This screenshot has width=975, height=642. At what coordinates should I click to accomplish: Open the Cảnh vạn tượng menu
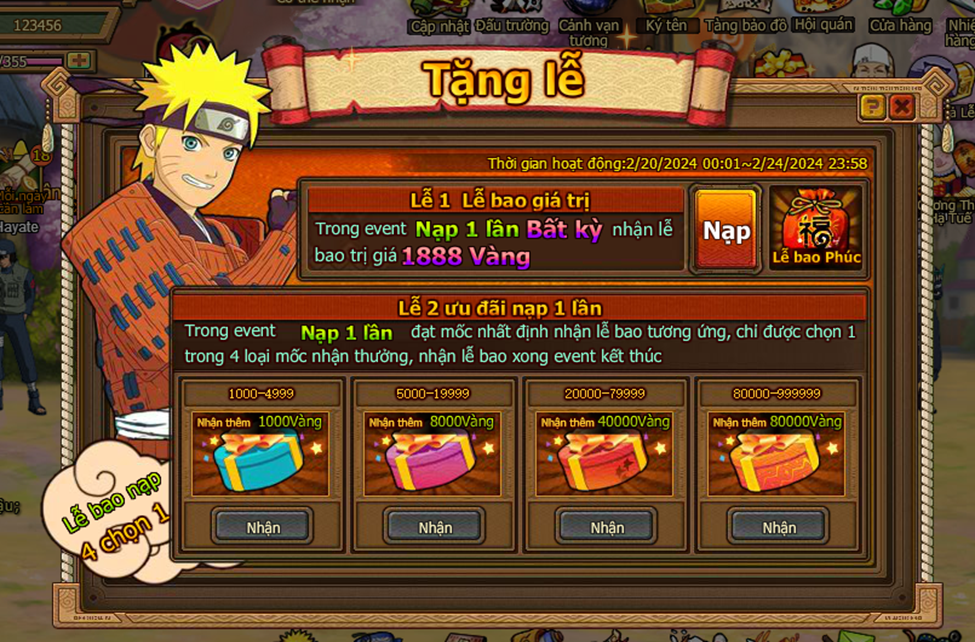coord(589,30)
